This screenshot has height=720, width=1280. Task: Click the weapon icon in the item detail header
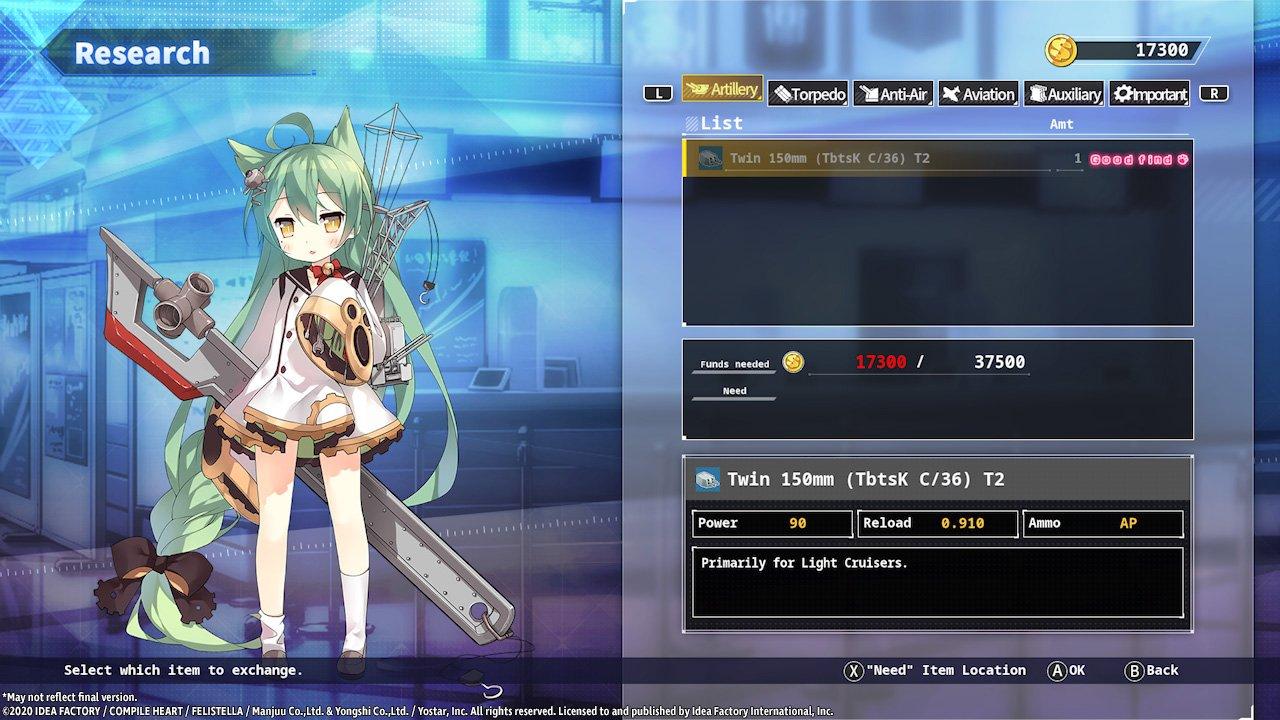[710, 479]
